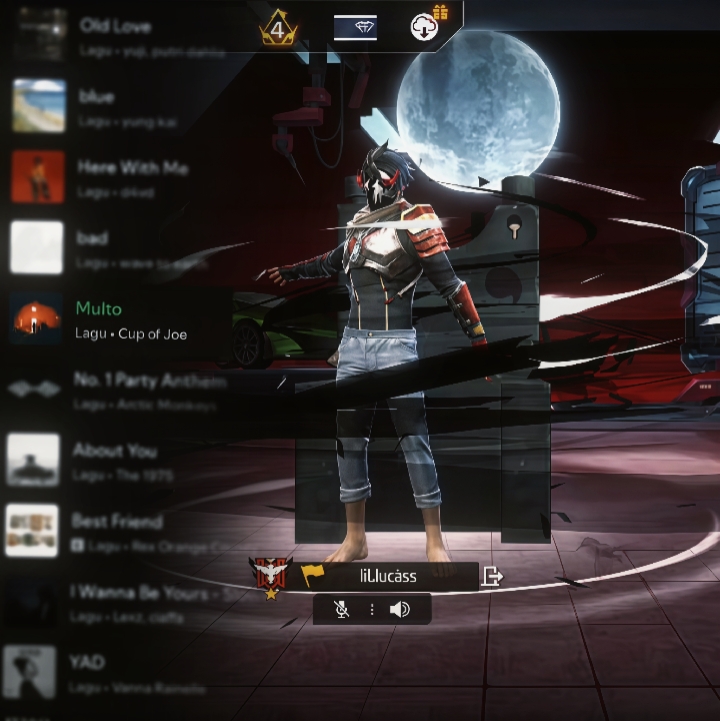Select the liLlucàss player name bar
Image resolution: width=720 pixels, height=721 pixels.
[x=389, y=576]
